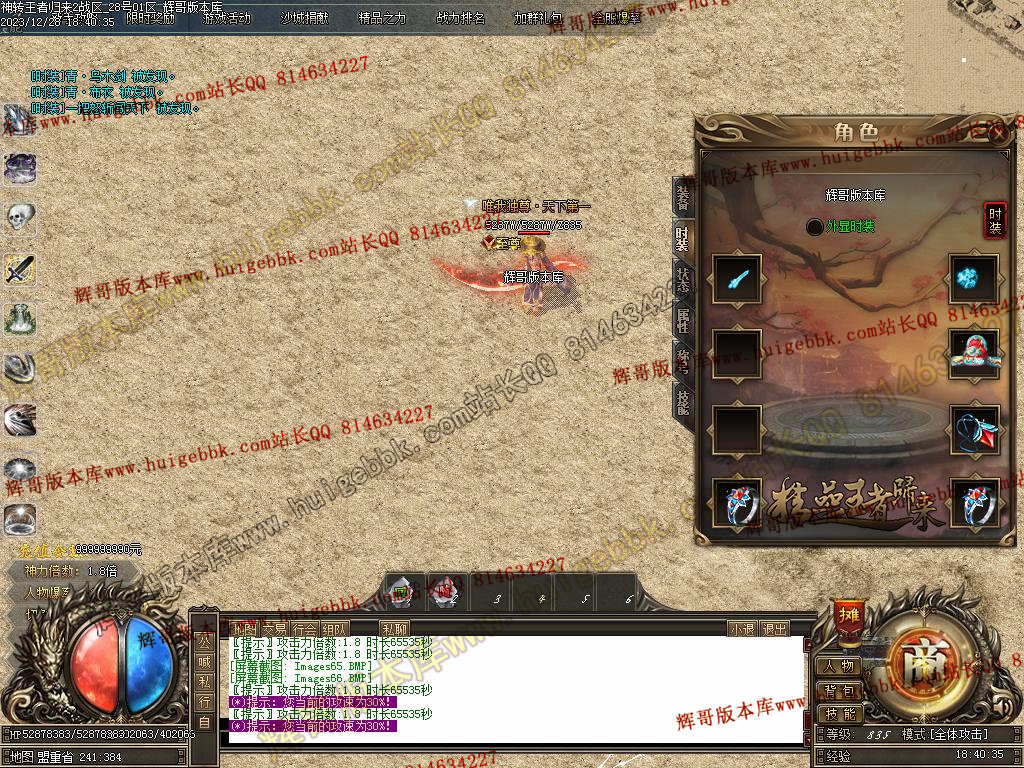Close the 角色 character panel
The height and width of the screenshot is (768, 1024).
[996, 133]
